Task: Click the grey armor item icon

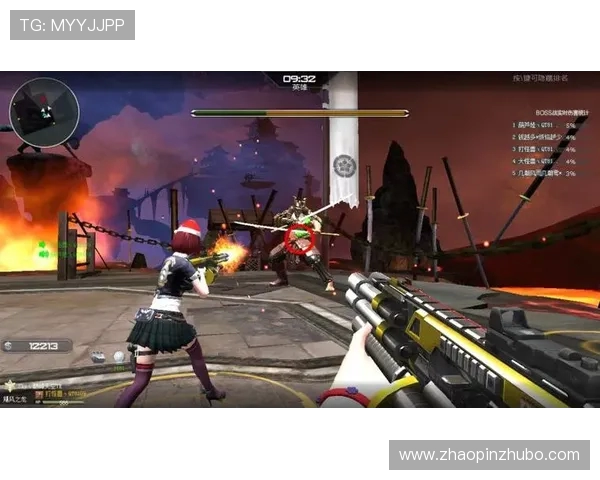Action: click(x=98, y=356)
